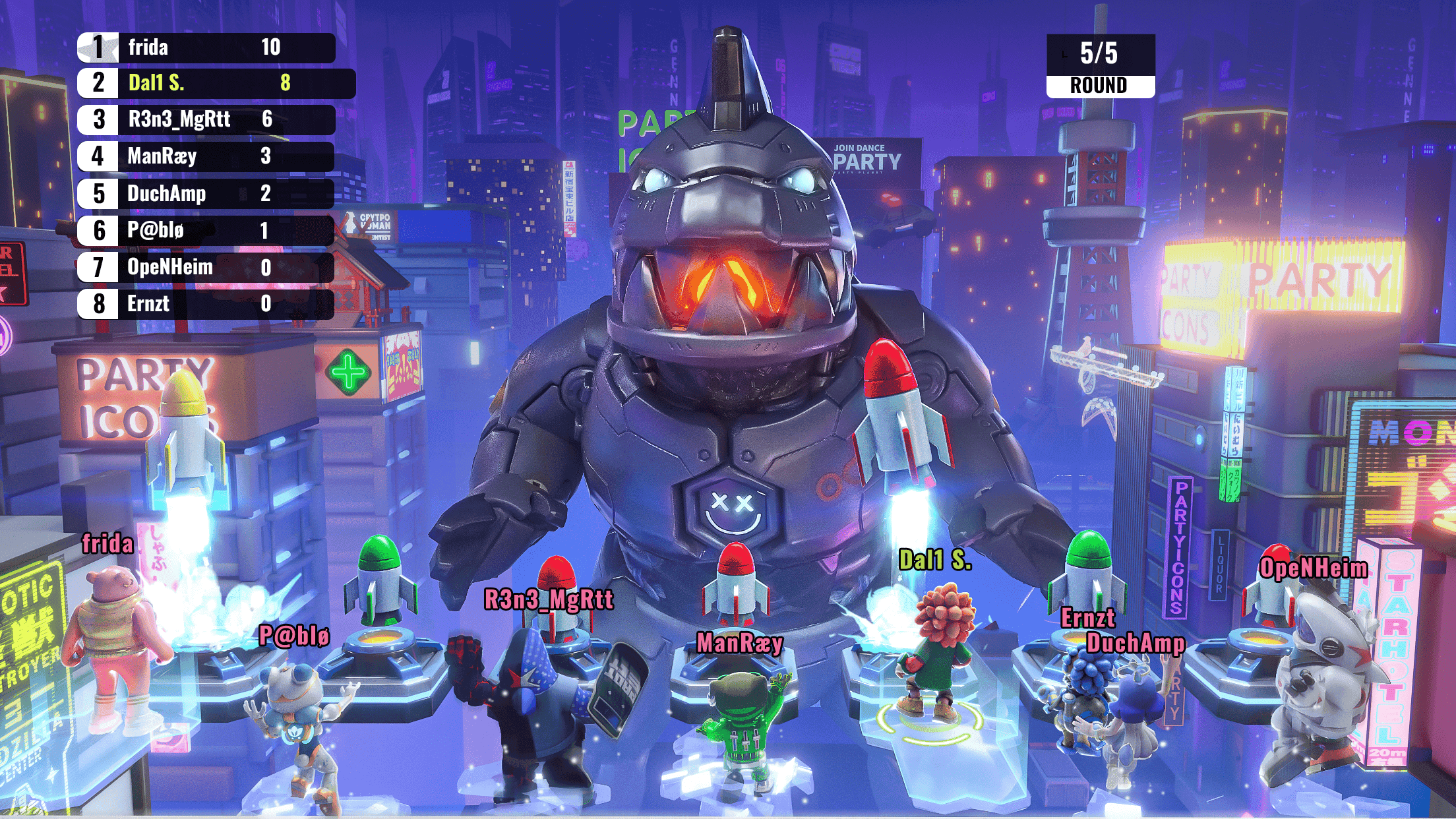Viewport: 1456px width, 819px height.
Task: Click the smiley emblem on the monster's chest
Action: coord(734,506)
